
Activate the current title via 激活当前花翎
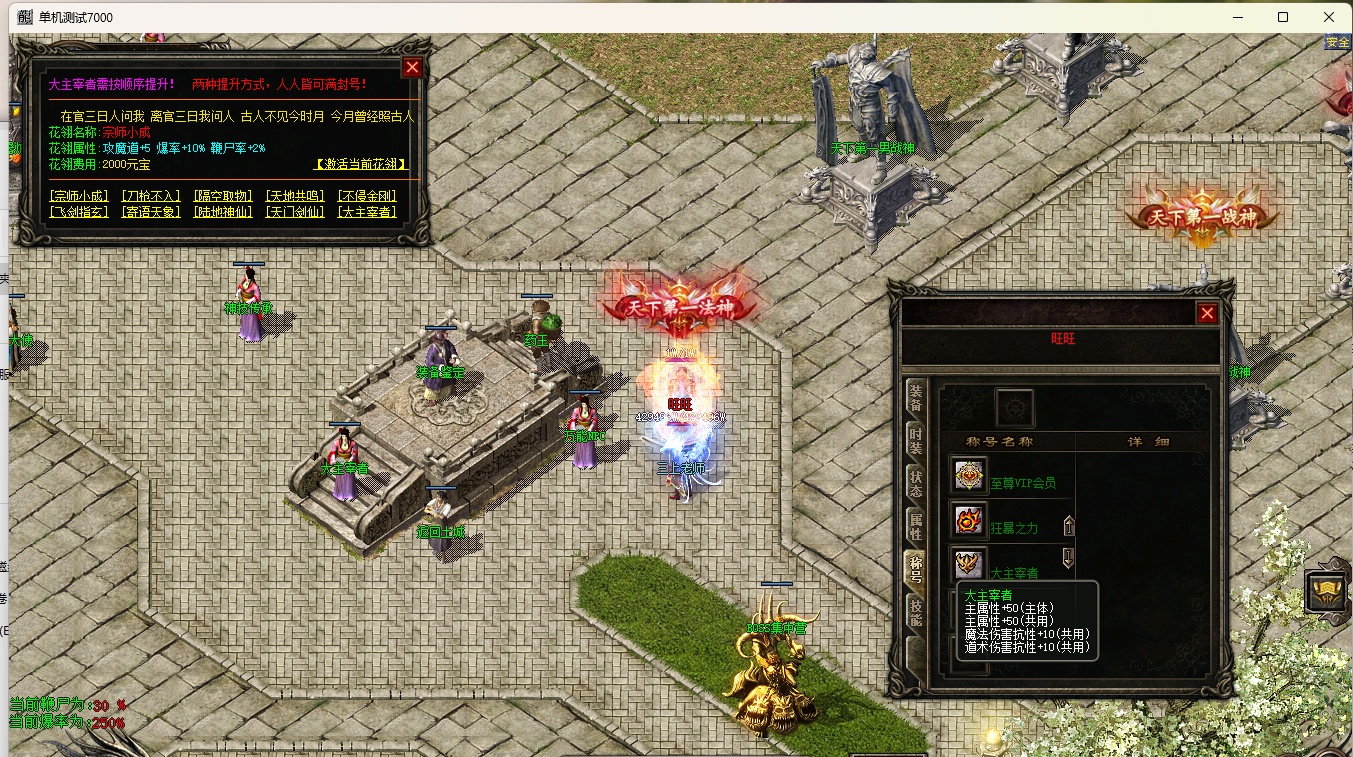[x=360, y=164]
